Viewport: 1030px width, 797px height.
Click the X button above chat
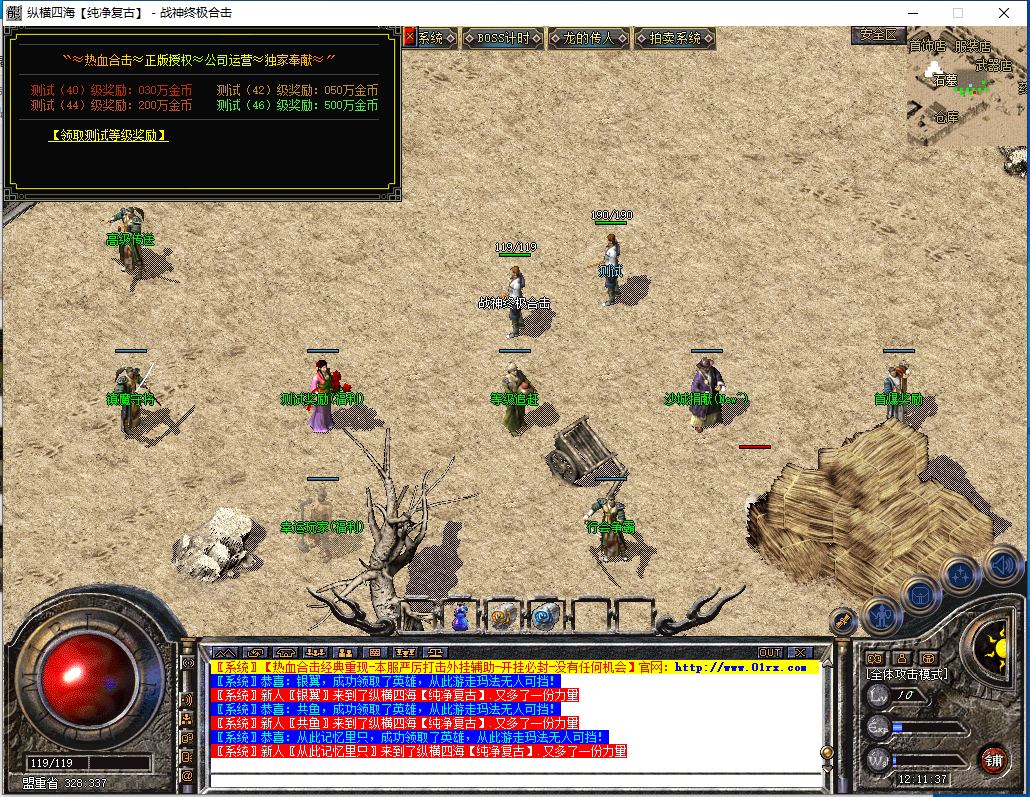[800, 653]
